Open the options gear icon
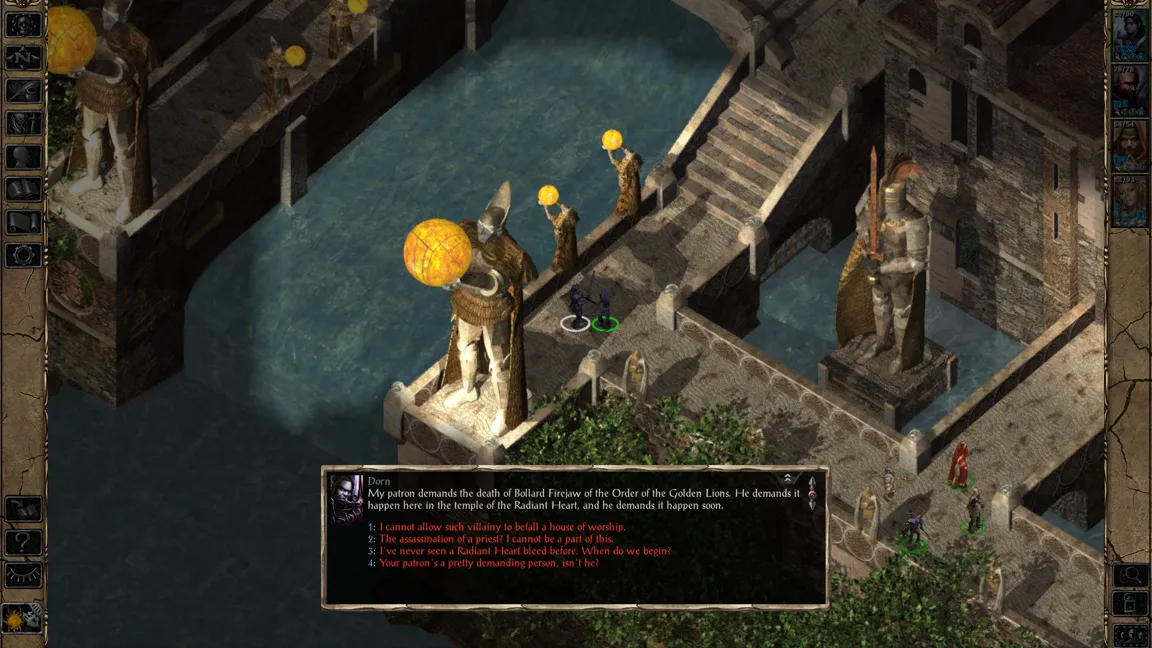Image resolution: width=1152 pixels, height=648 pixels. (x=23, y=254)
